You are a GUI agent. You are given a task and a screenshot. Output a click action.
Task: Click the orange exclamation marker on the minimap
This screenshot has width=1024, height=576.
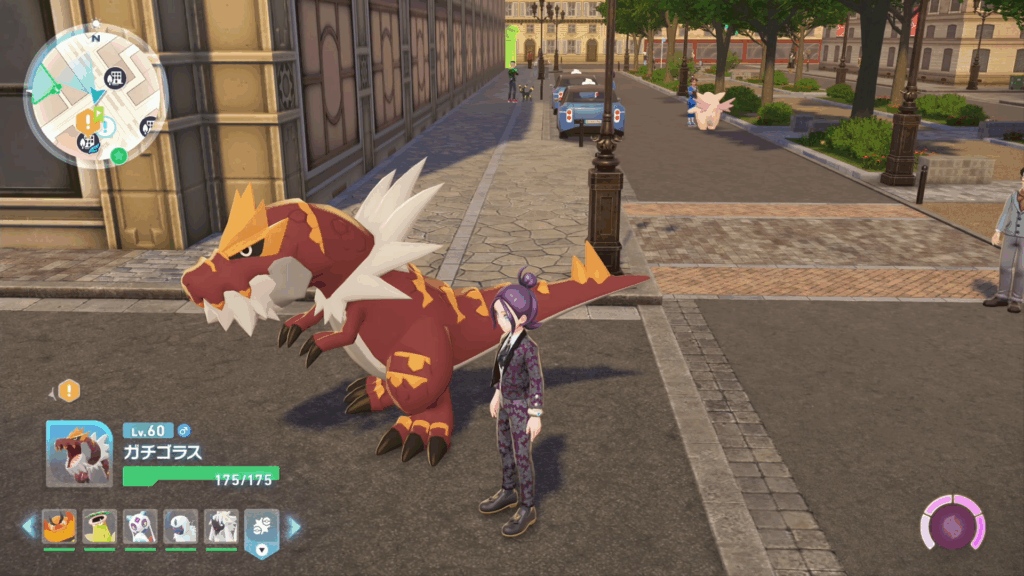pyautogui.click(x=87, y=122)
